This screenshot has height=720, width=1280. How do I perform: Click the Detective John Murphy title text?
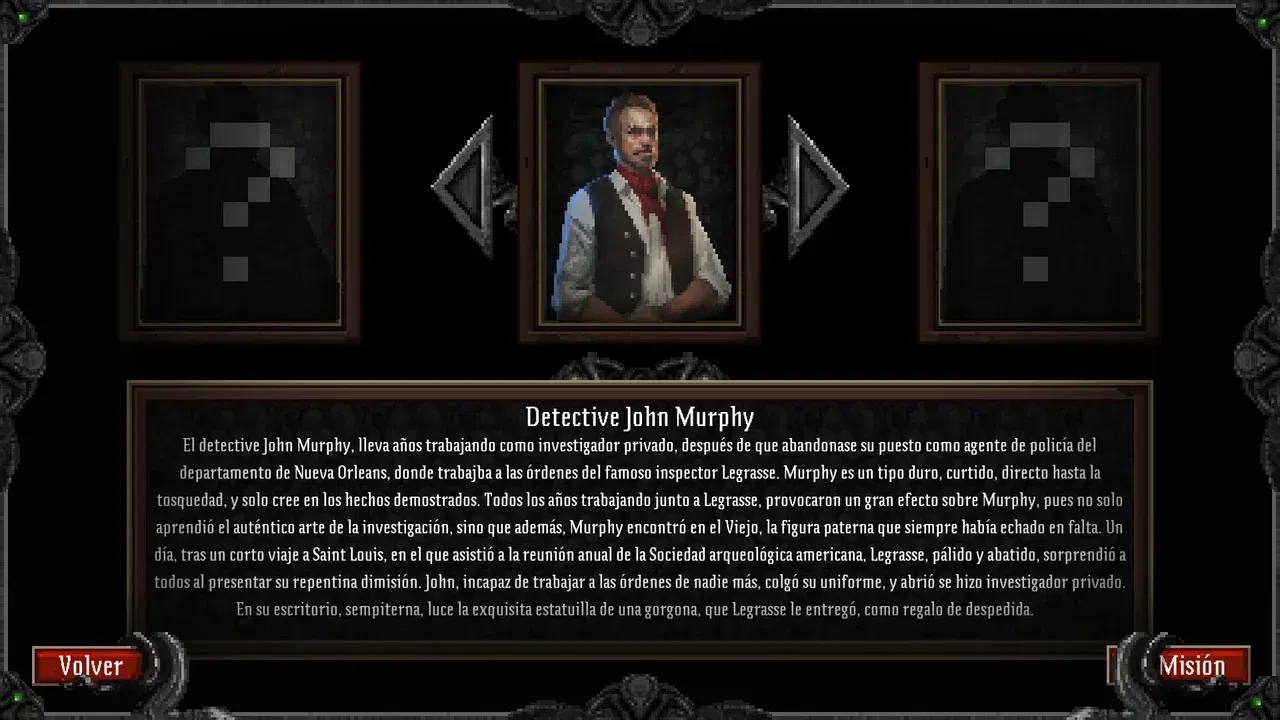click(640, 415)
